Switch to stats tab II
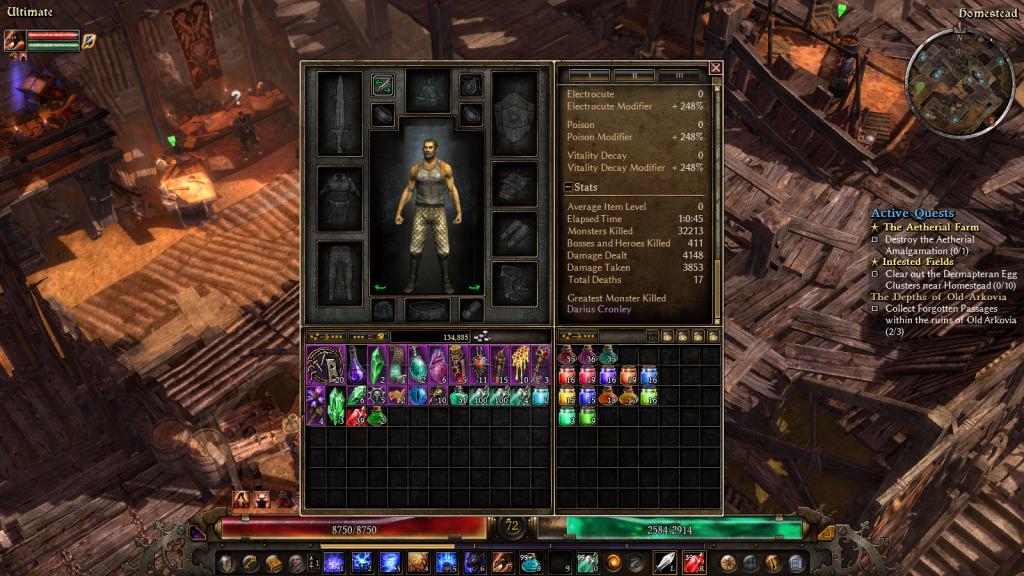The width and height of the screenshot is (1024, 576). [634, 76]
